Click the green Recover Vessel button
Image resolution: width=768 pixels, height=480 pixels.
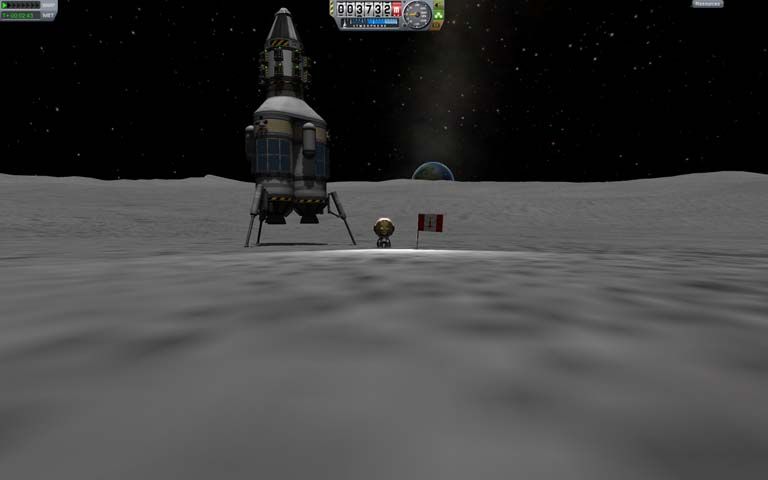pos(438,14)
